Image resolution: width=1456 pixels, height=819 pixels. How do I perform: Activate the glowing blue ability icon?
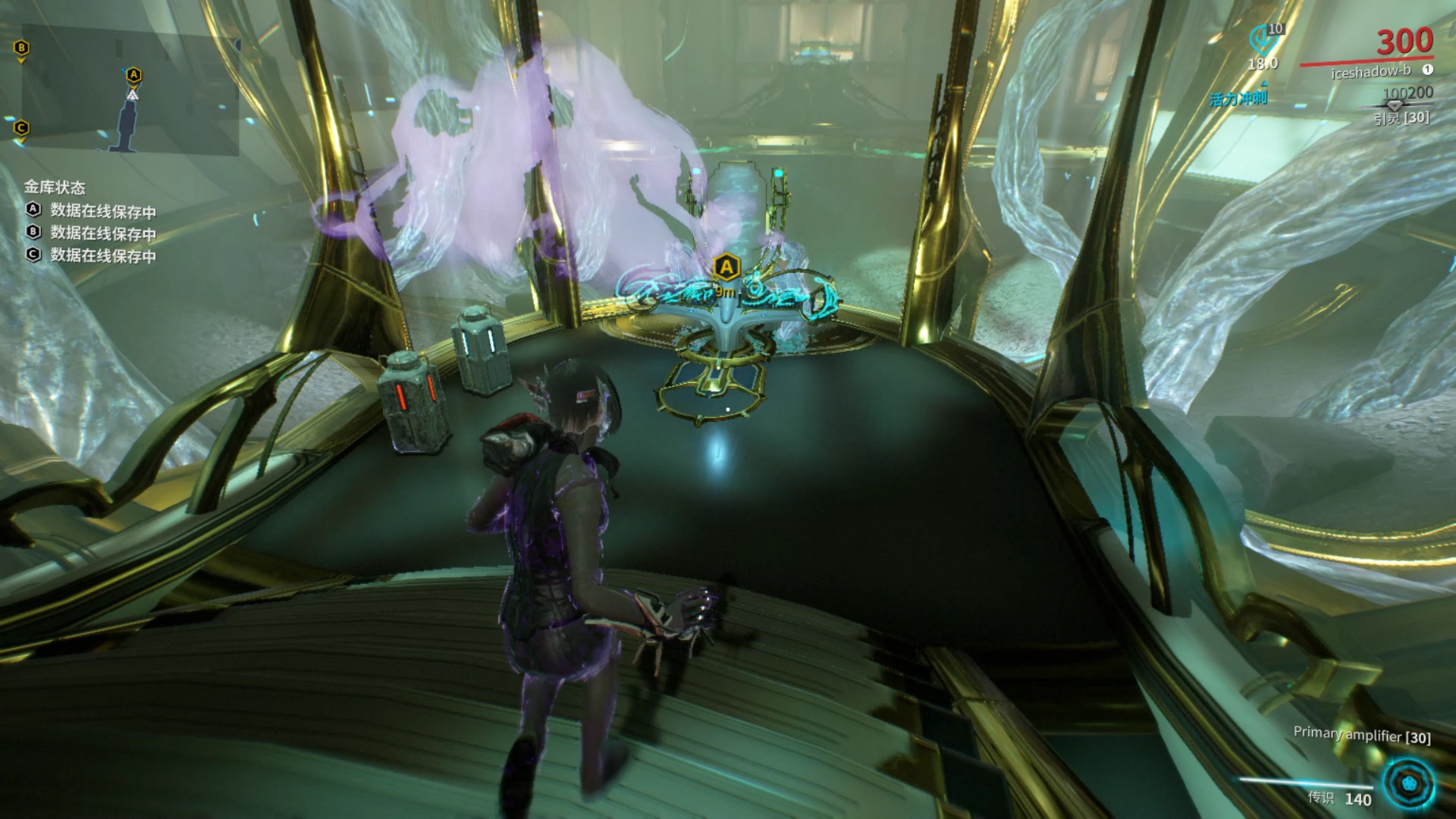coord(1408,784)
